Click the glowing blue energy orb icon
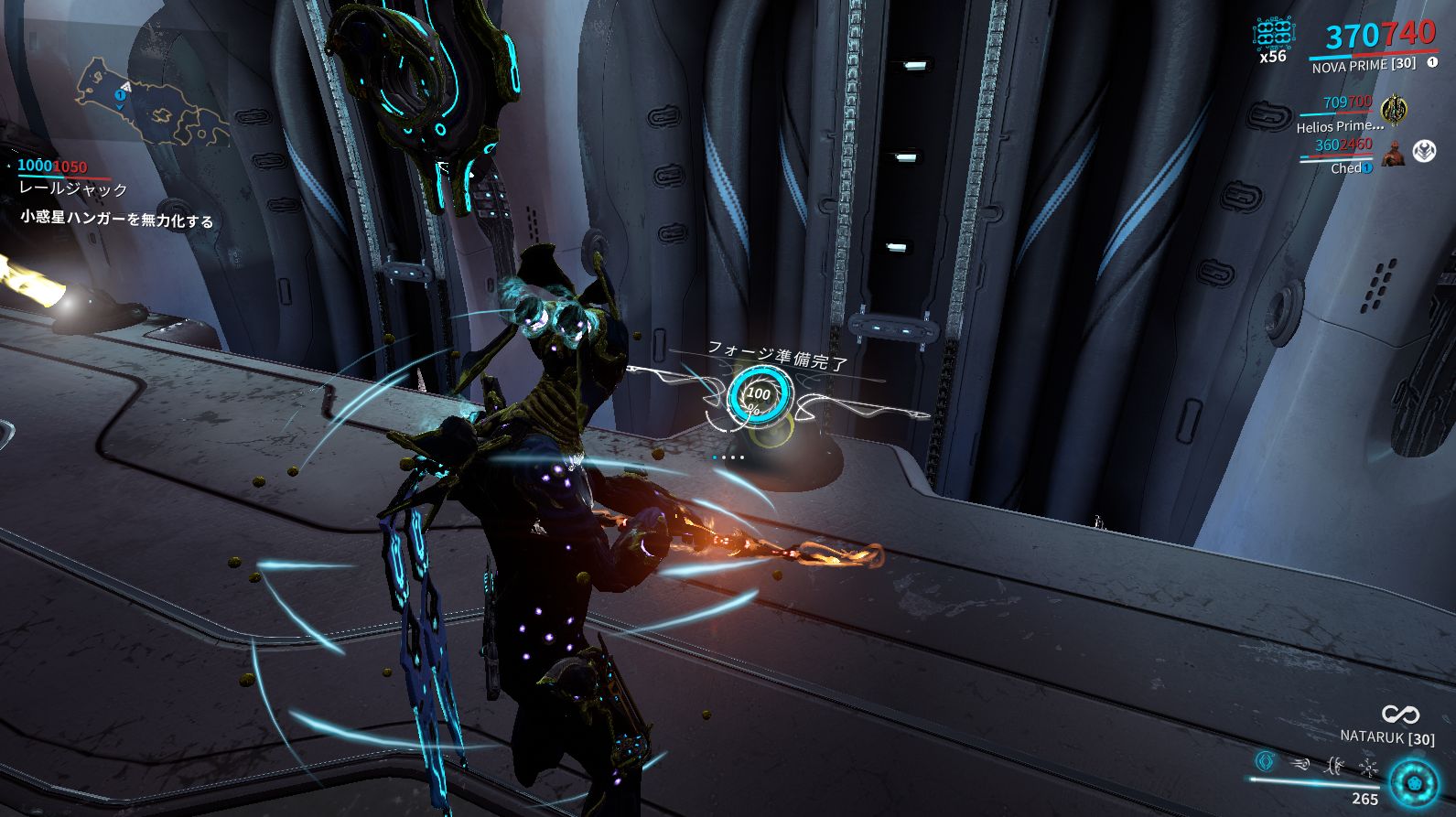Viewport: 1456px width, 817px height. tap(1413, 783)
